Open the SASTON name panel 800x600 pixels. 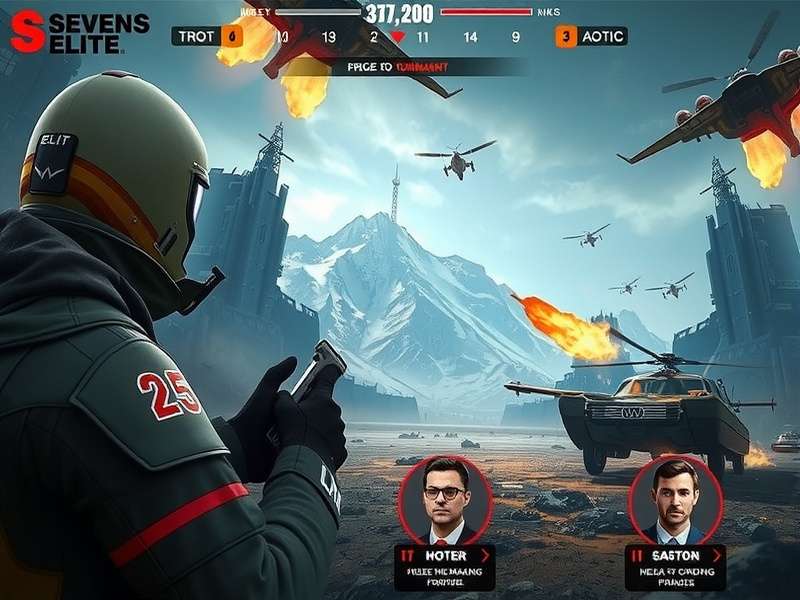click(x=675, y=555)
